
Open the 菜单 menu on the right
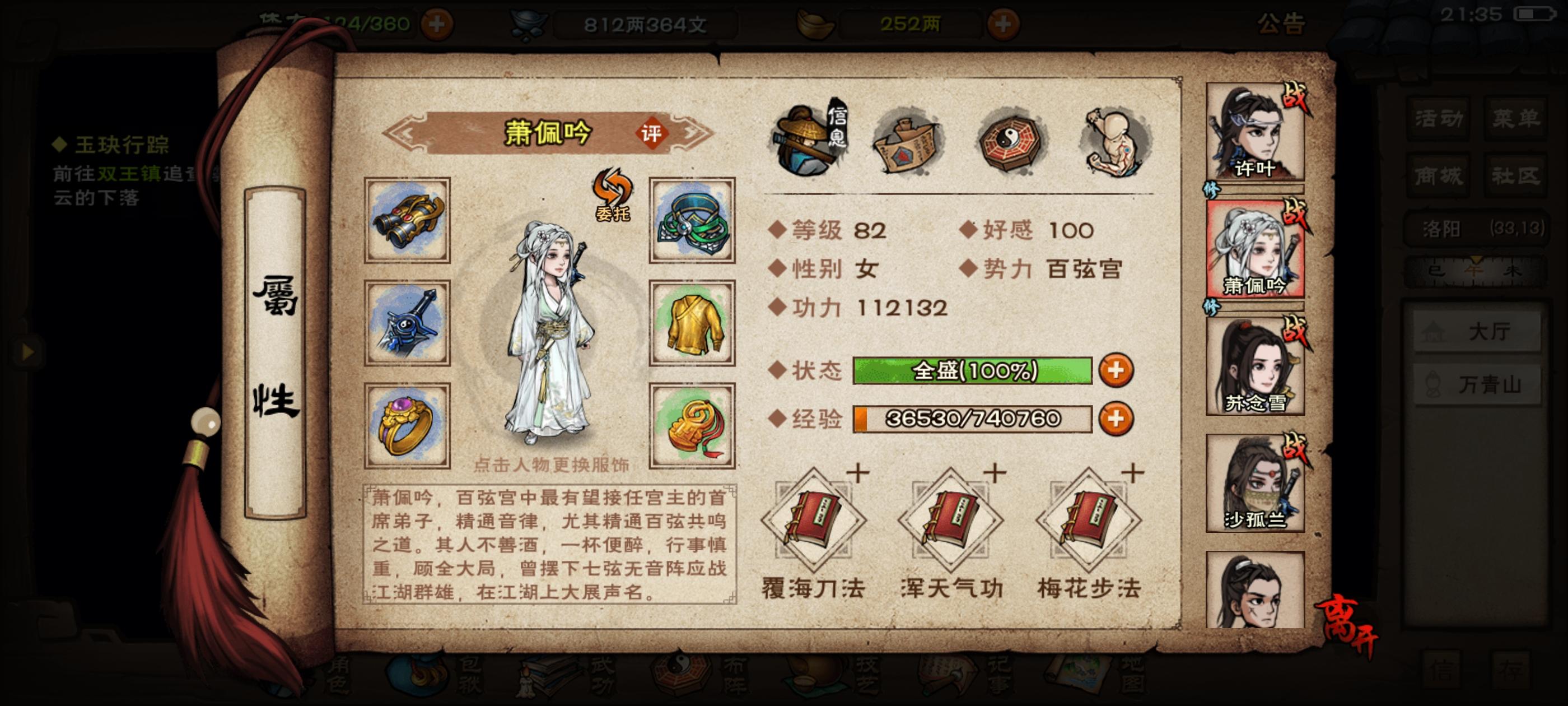[1517, 119]
